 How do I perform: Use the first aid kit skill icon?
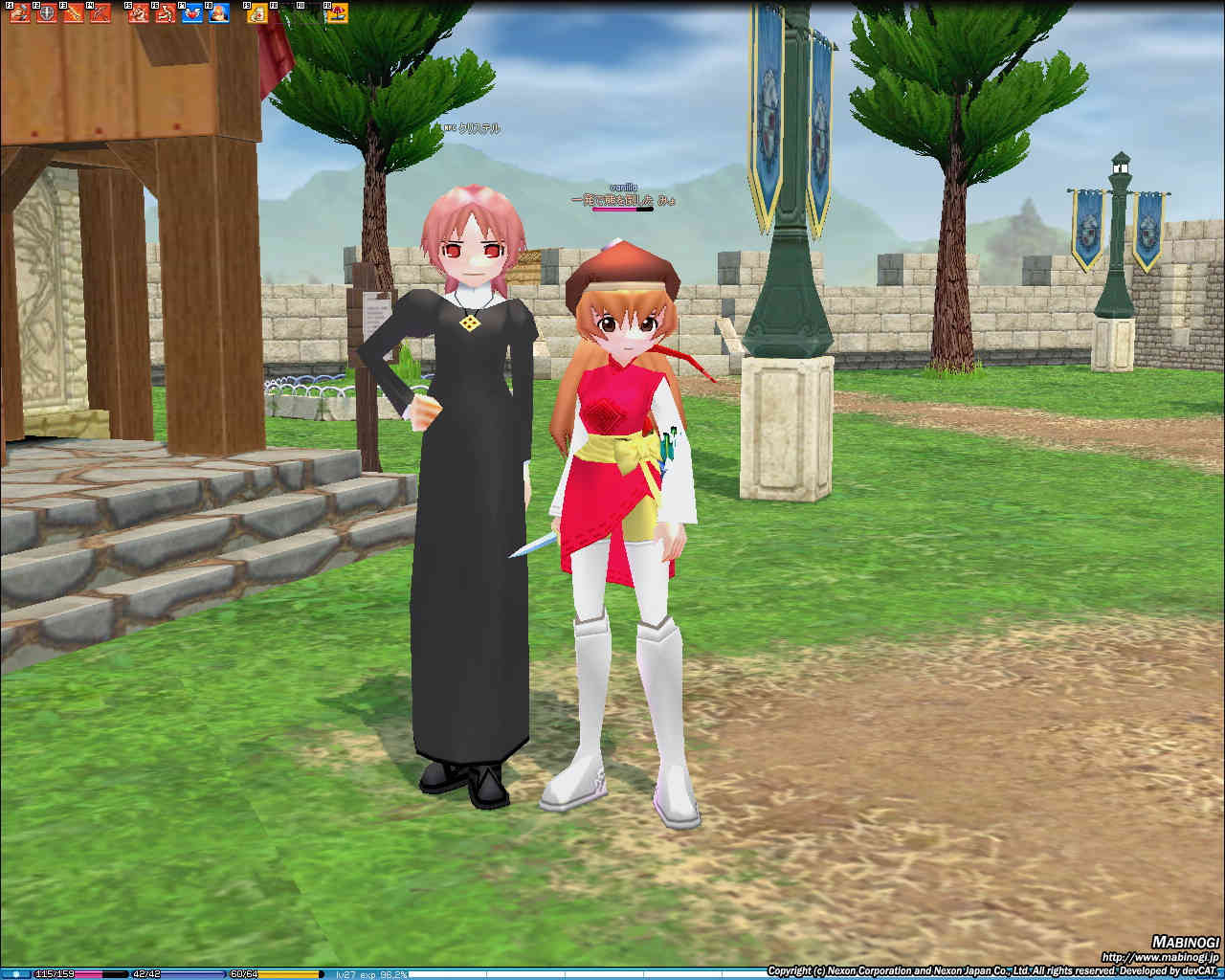coord(257,13)
